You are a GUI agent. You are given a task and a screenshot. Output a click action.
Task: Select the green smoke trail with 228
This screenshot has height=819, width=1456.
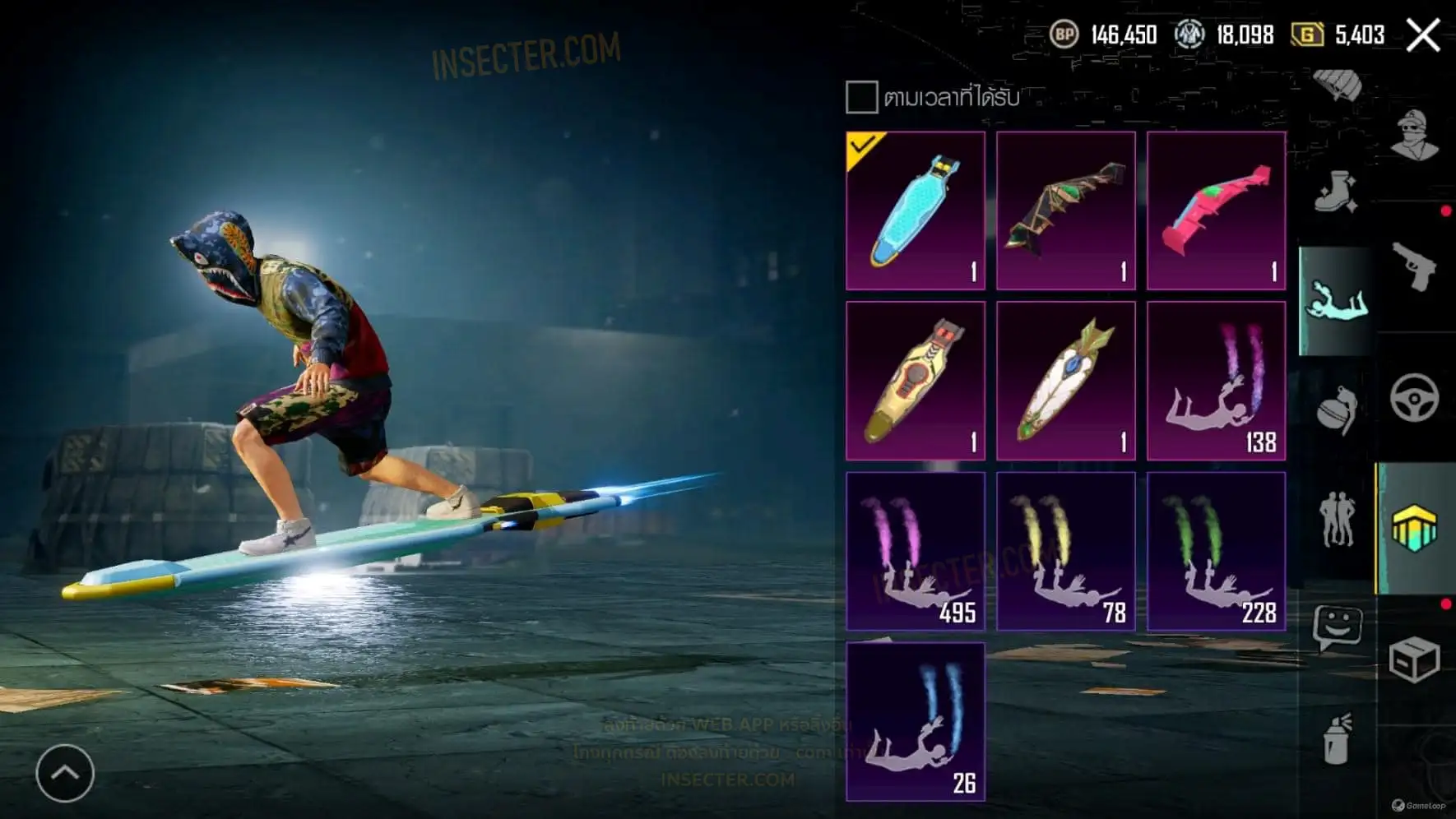pyautogui.click(x=1217, y=551)
